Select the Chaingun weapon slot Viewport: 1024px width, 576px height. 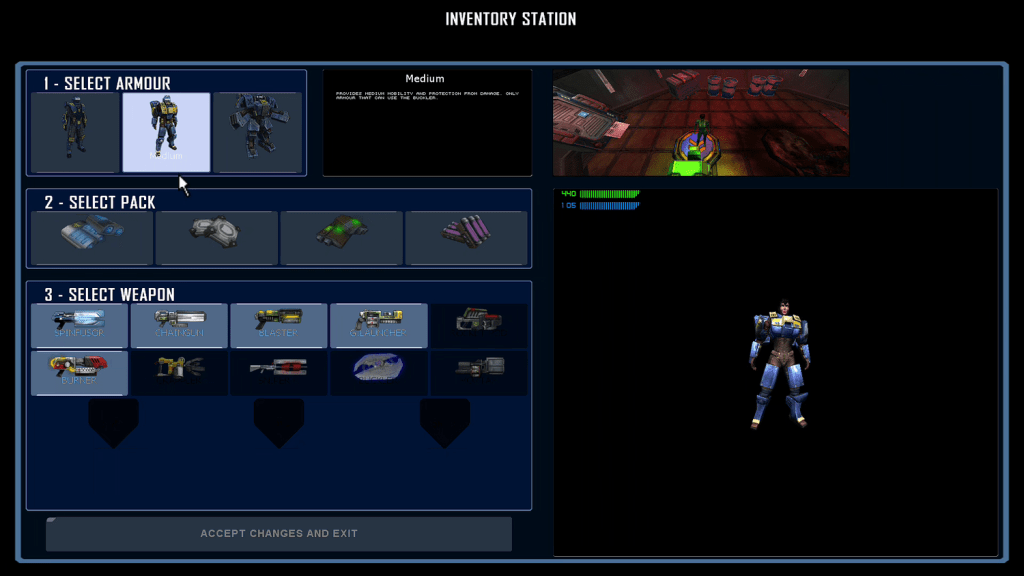180,325
